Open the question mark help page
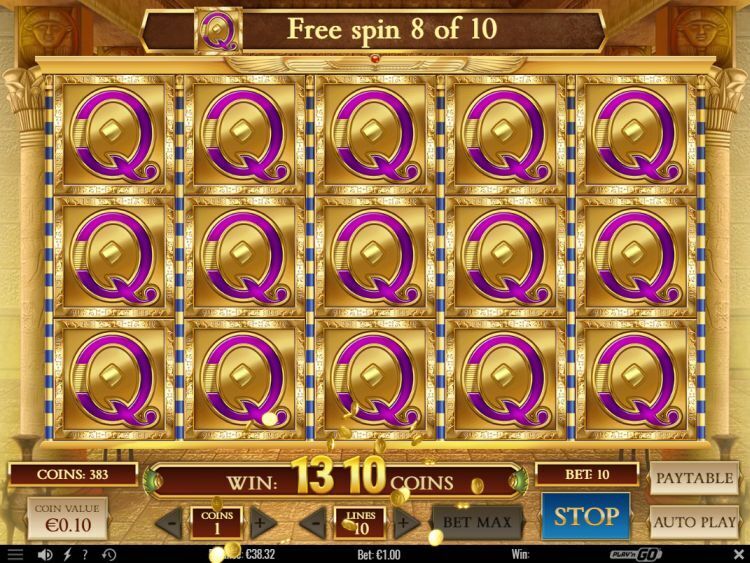 tap(85, 554)
